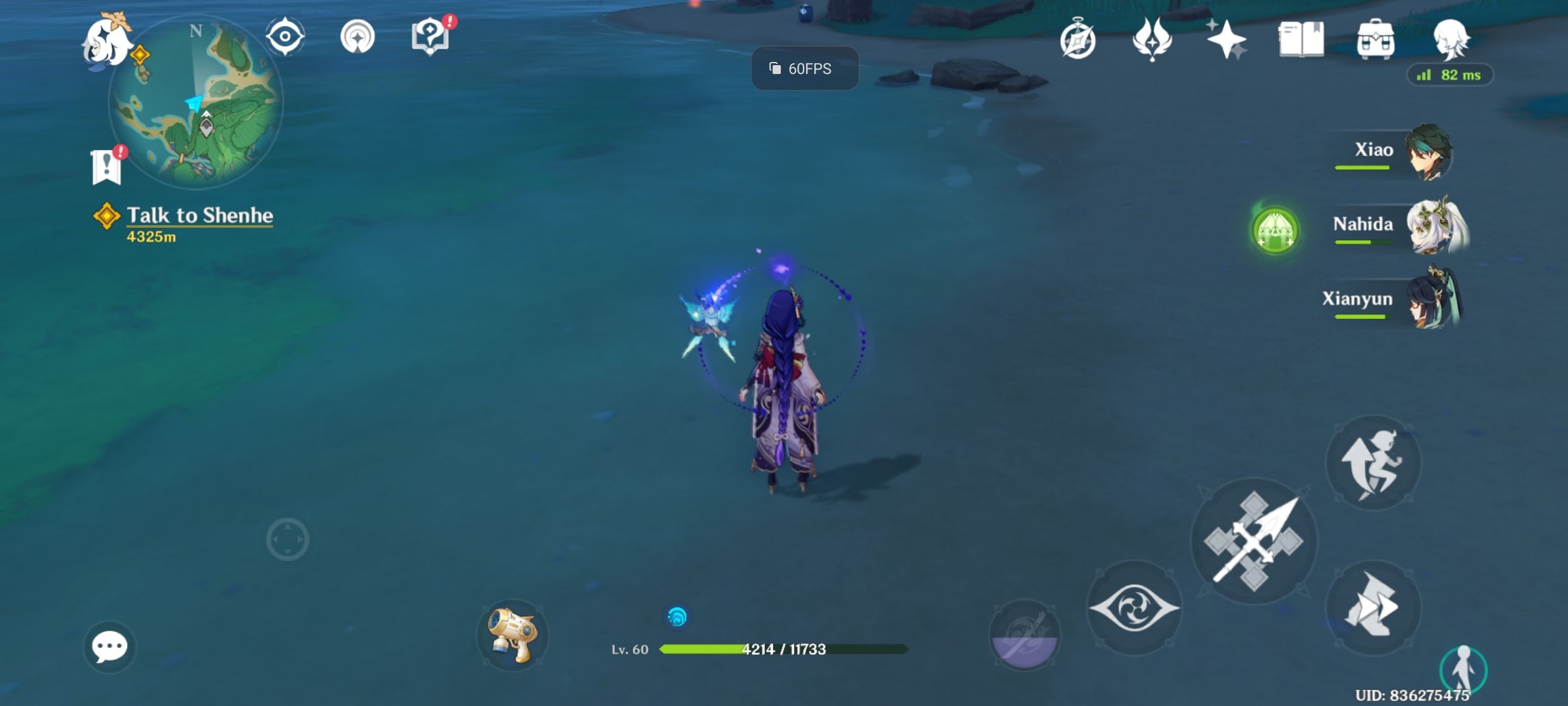Use the equipped gadget gun icon

(x=513, y=636)
